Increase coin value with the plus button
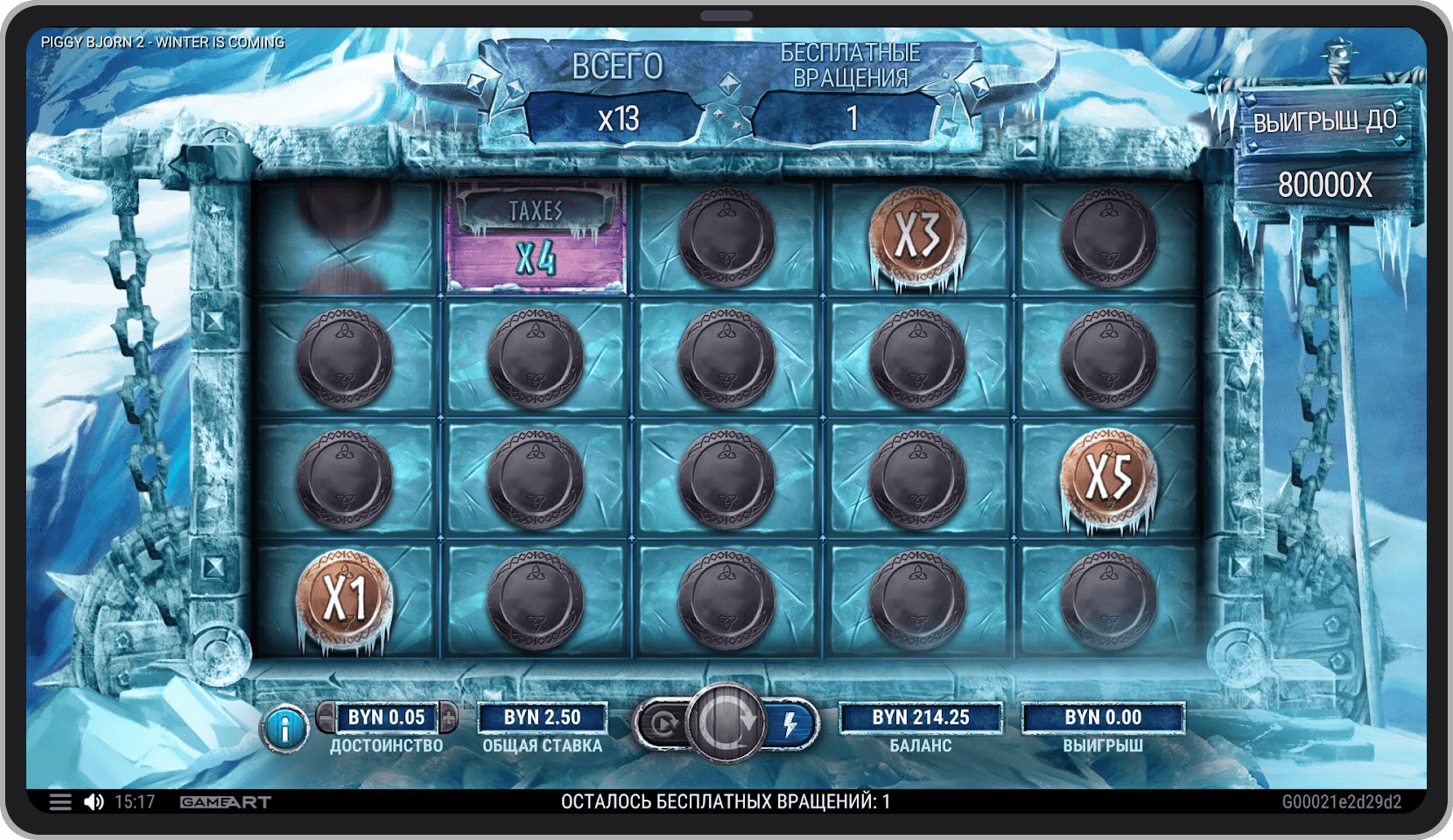Viewport: 1453px width, 840px height. (x=448, y=717)
